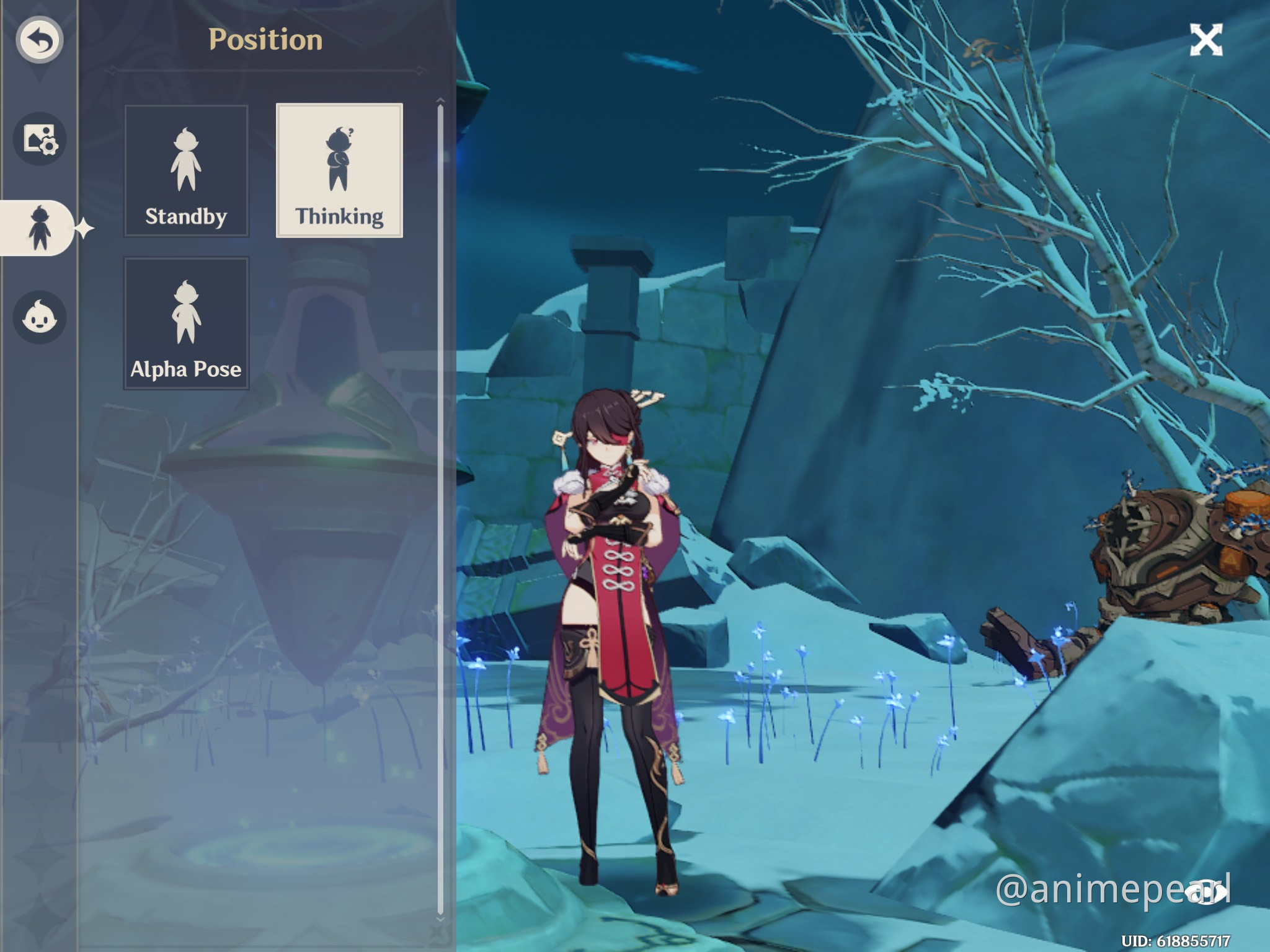This screenshot has height=952, width=1270.
Task: Switch to the character pose tab
Action: (x=38, y=228)
